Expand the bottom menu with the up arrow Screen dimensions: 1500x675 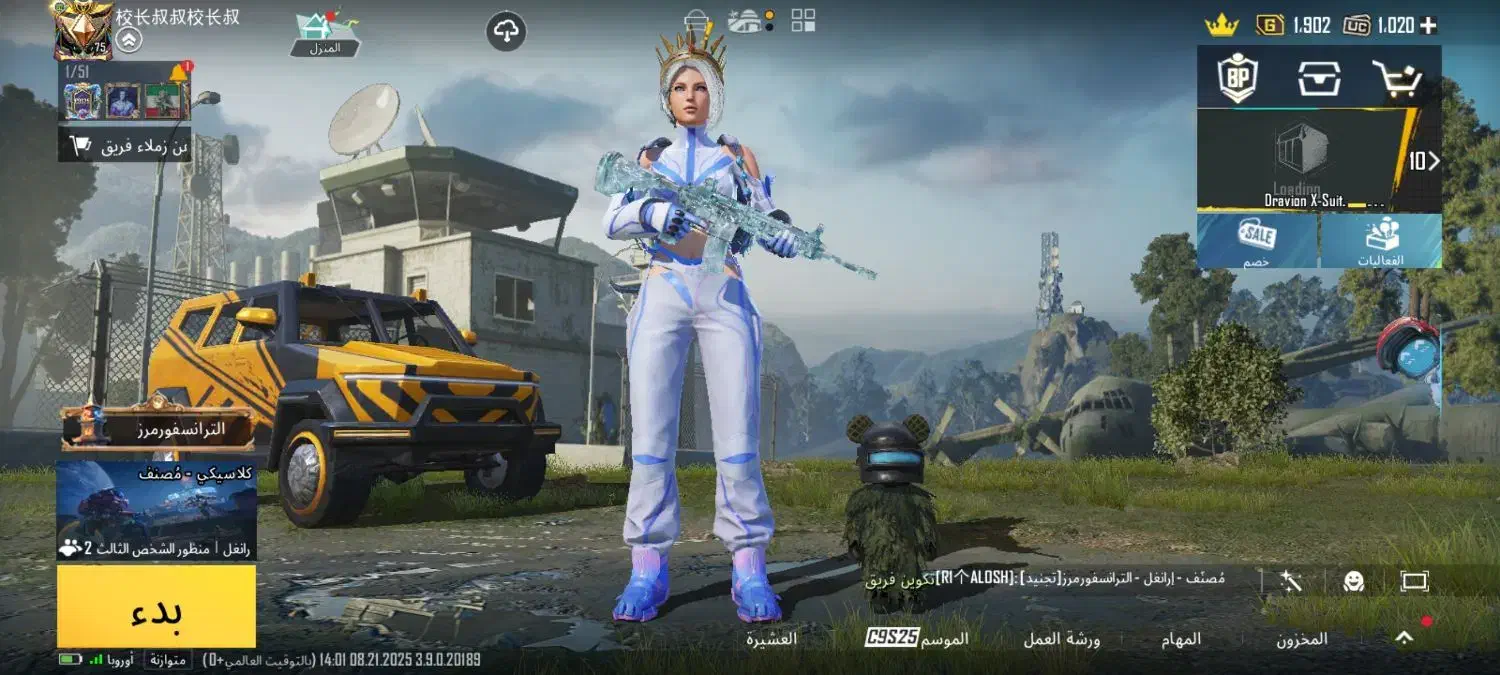(1405, 637)
